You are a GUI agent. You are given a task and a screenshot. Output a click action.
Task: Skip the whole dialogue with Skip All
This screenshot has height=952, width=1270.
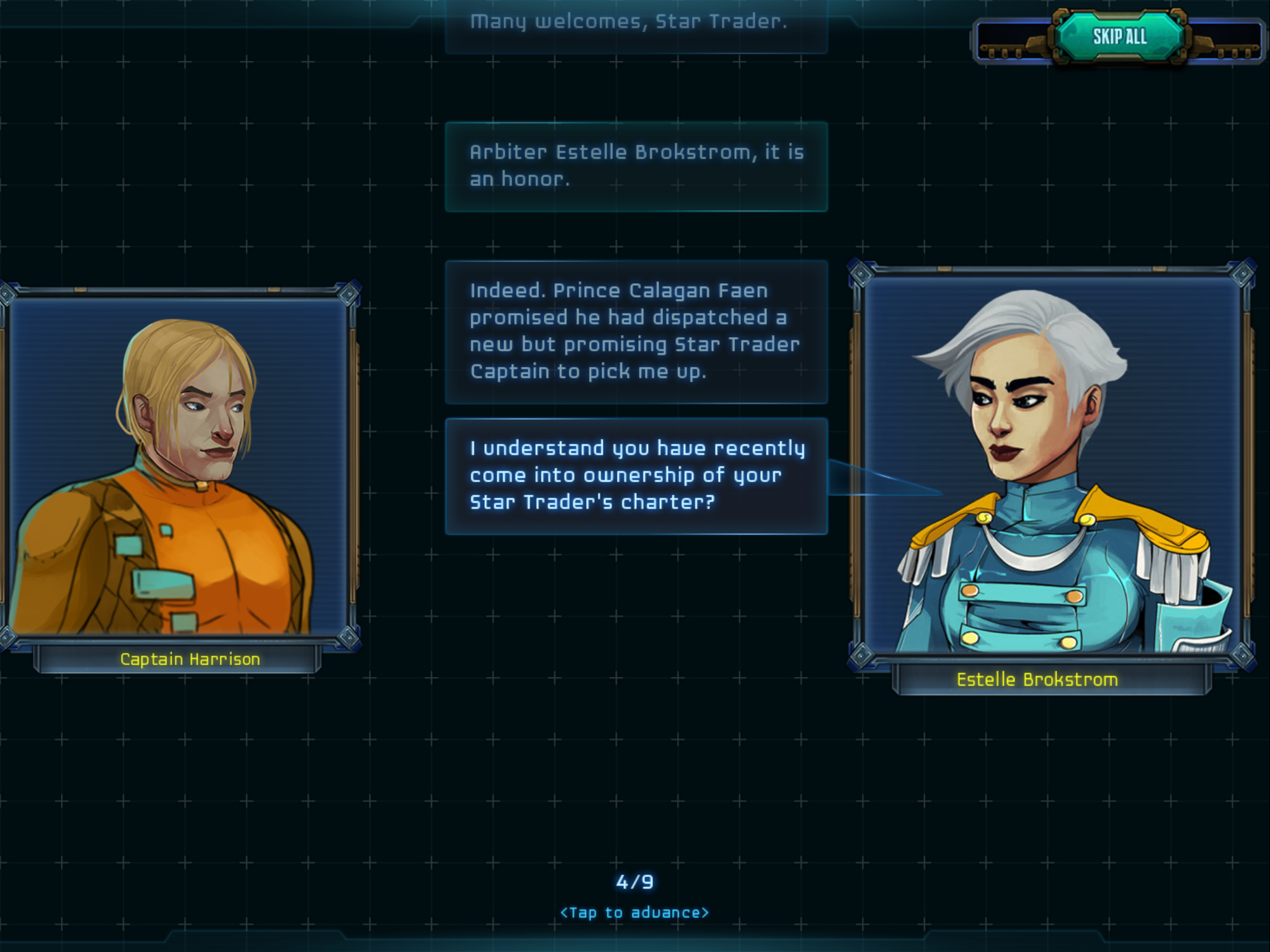(1119, 37)
